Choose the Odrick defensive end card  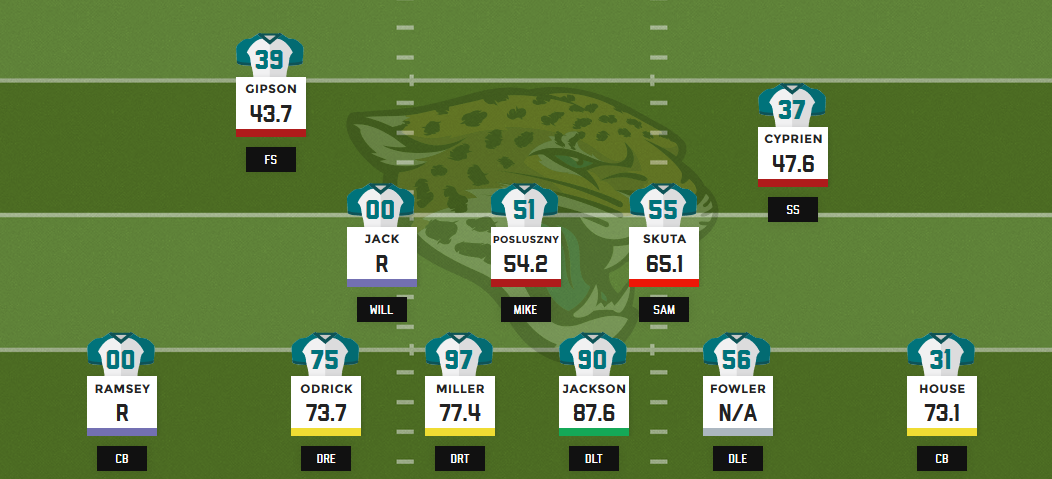[325, 404]
